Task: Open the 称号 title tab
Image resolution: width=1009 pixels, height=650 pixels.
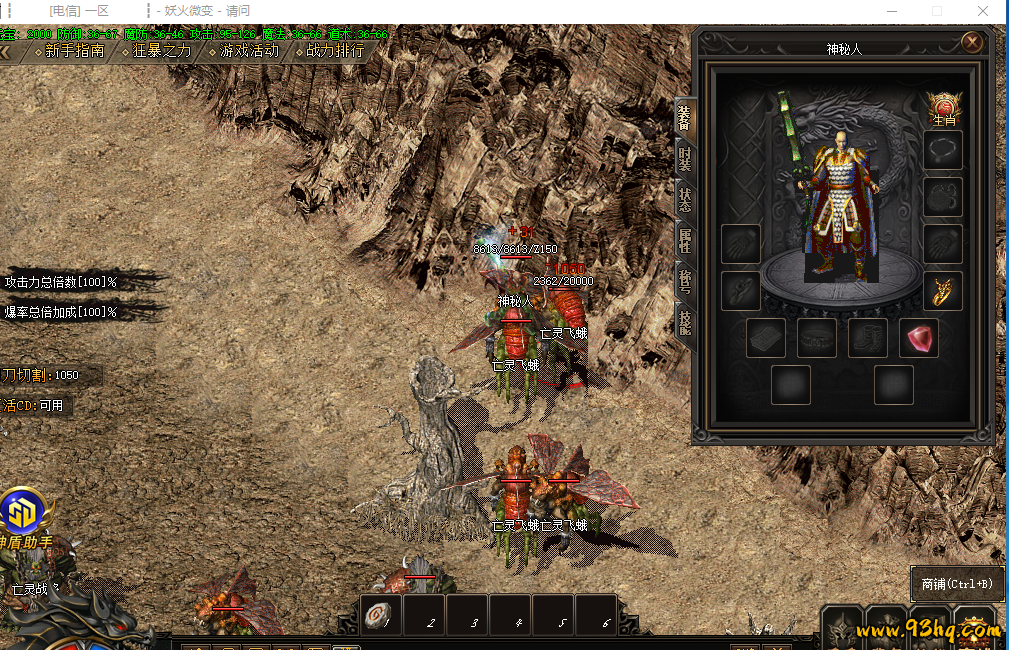Action: tap(684, 281)
